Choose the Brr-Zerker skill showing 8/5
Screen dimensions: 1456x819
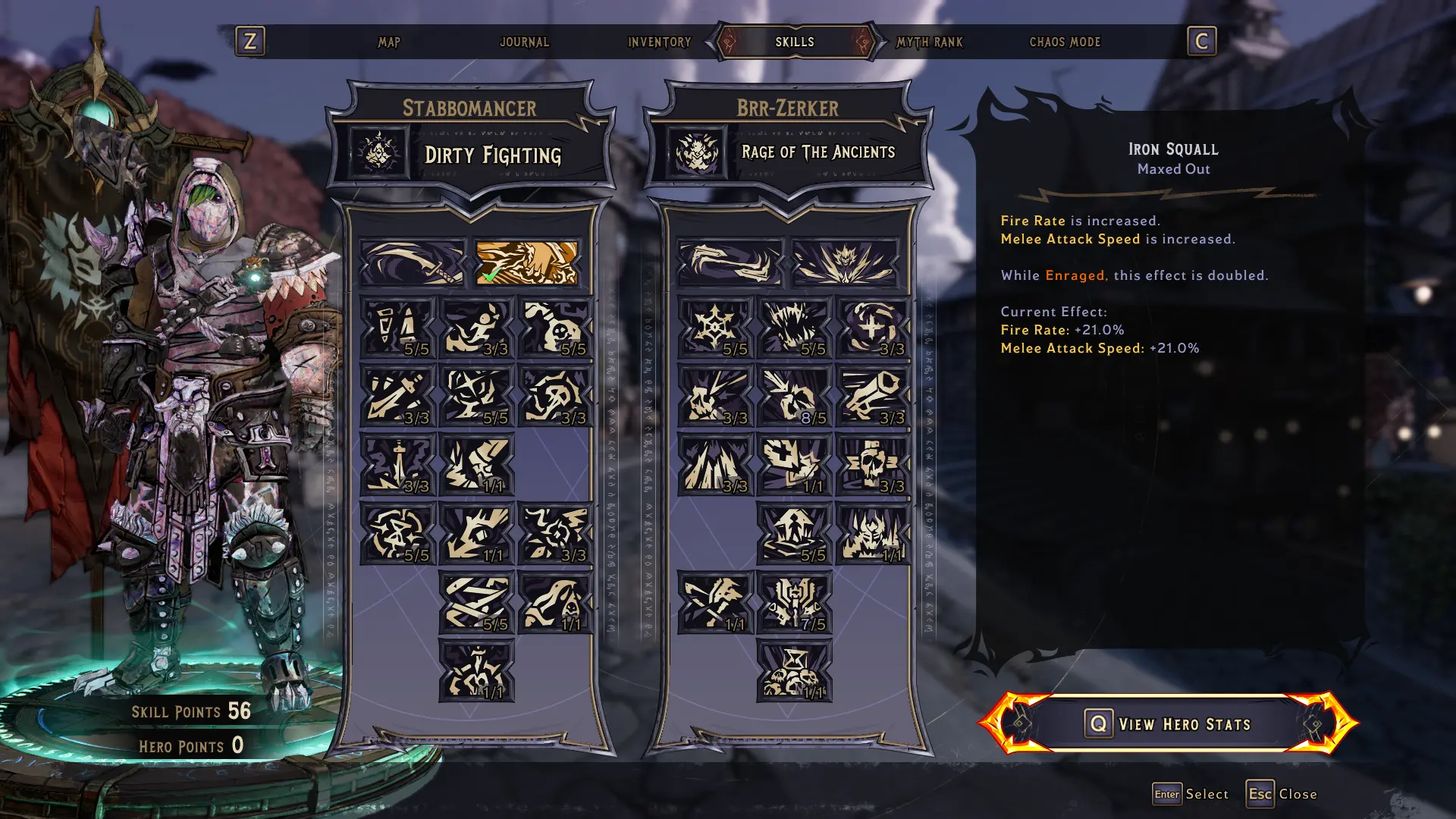(x=794, y=396)
